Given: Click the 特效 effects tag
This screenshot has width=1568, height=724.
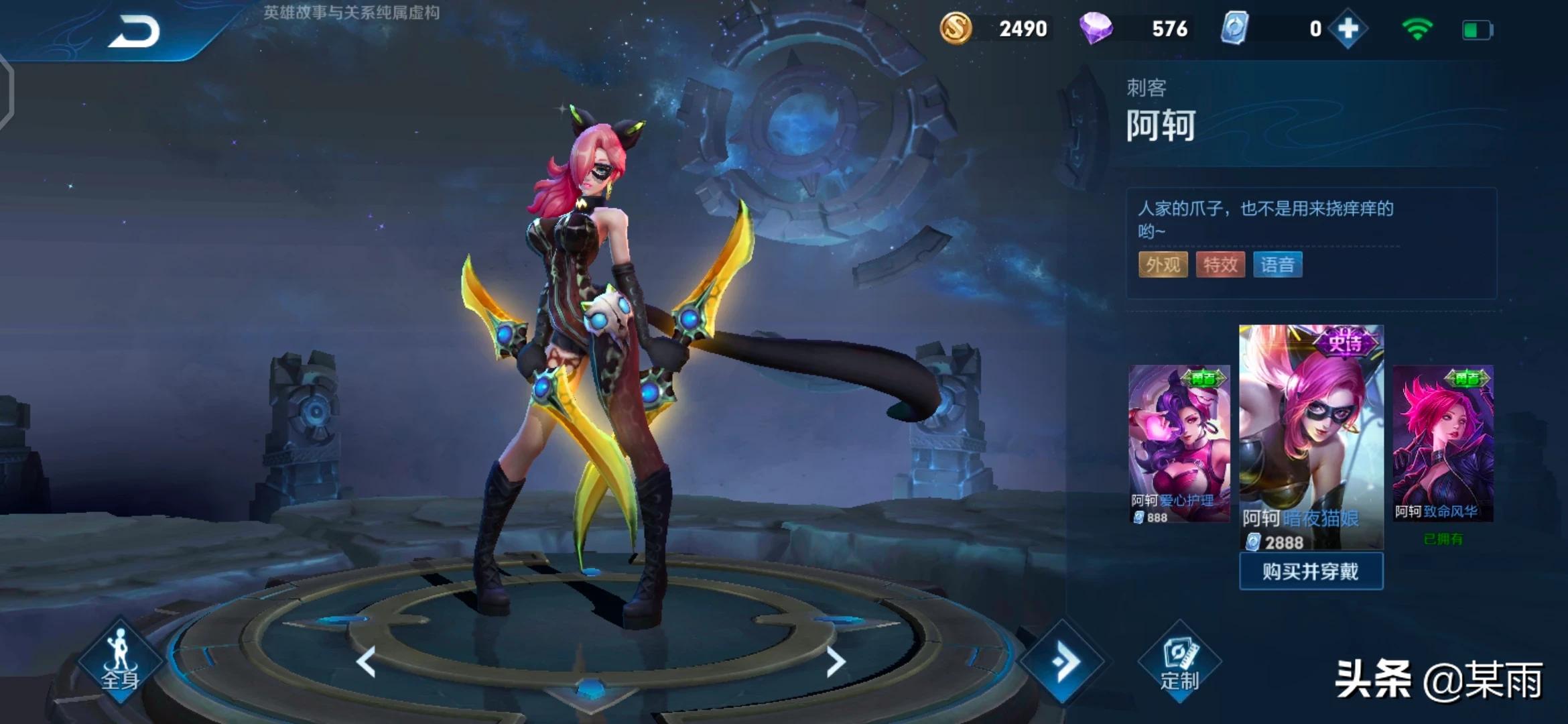Looking at the screenshot, I should click(x=1220, y=265).
